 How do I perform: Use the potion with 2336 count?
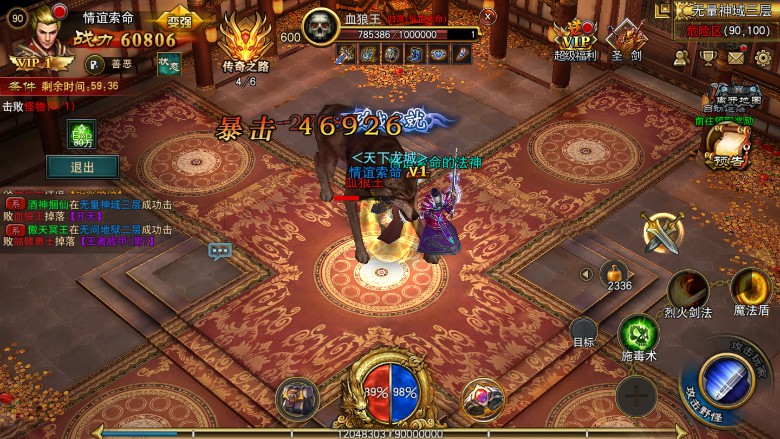pyautogui.click(x=619, y=271)
